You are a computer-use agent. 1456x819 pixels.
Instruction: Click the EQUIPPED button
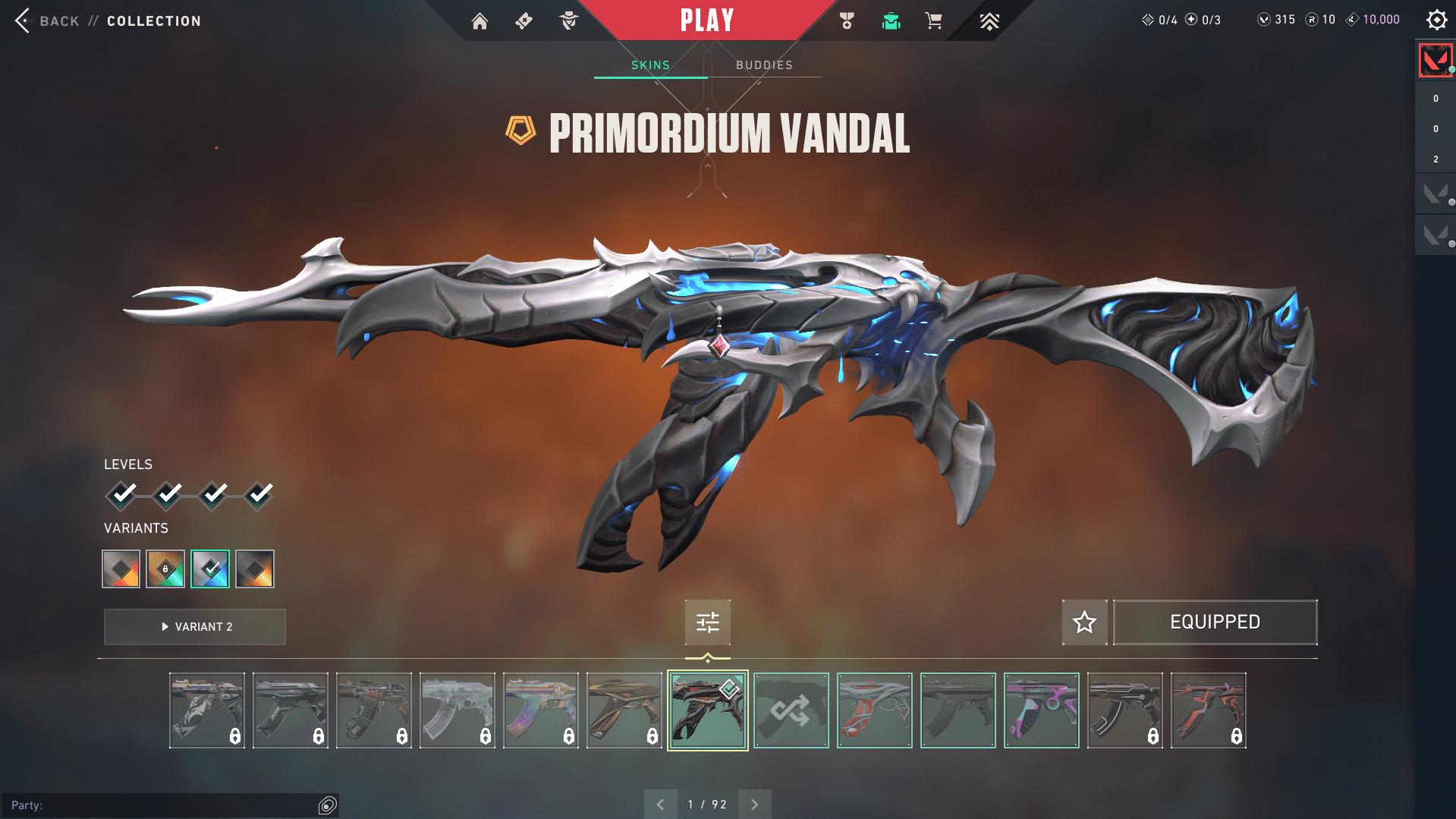[1215, 622]
